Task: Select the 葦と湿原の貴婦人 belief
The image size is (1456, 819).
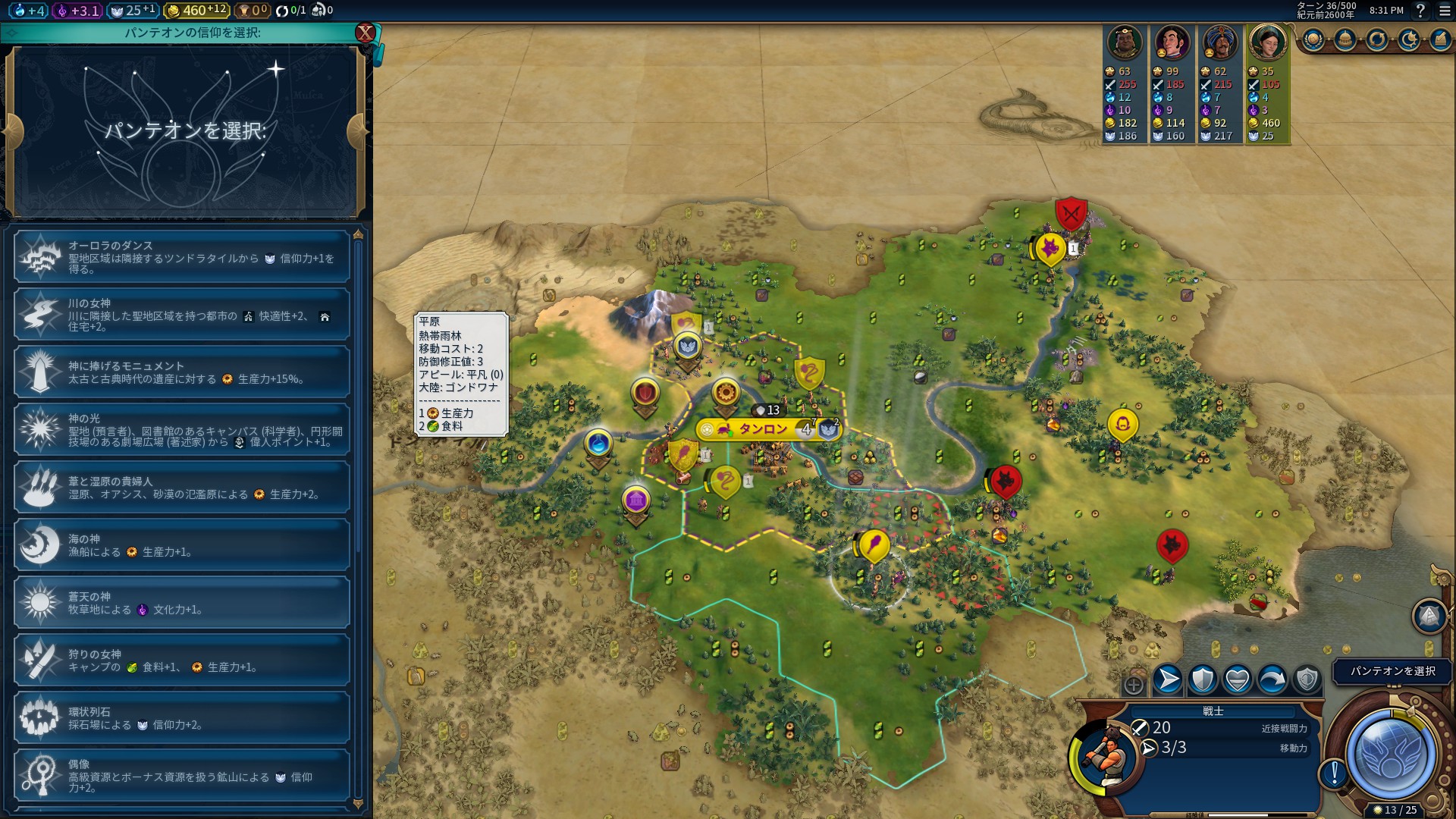Action: (182, 488)
